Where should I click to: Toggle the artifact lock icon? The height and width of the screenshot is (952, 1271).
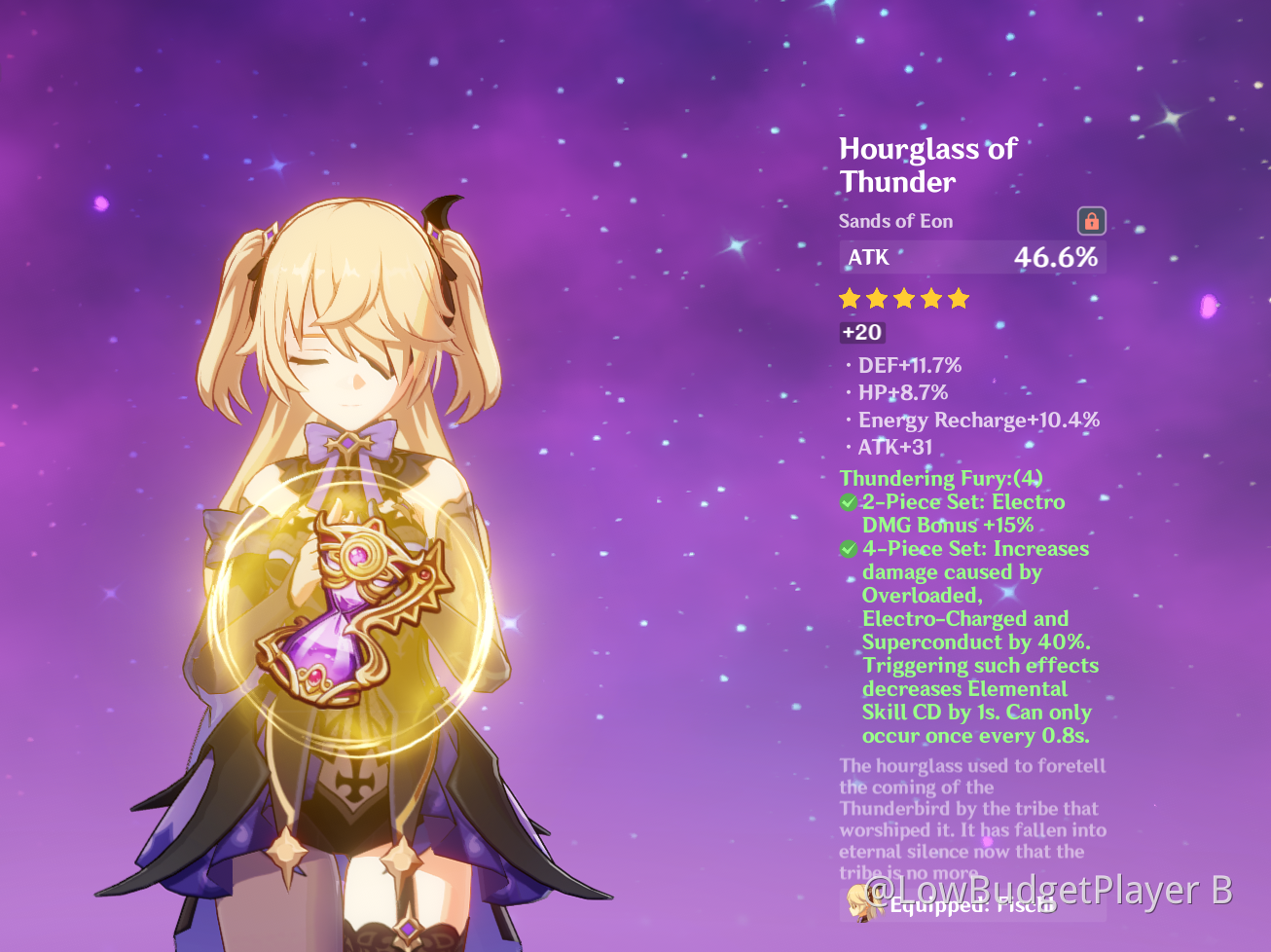1091,221
